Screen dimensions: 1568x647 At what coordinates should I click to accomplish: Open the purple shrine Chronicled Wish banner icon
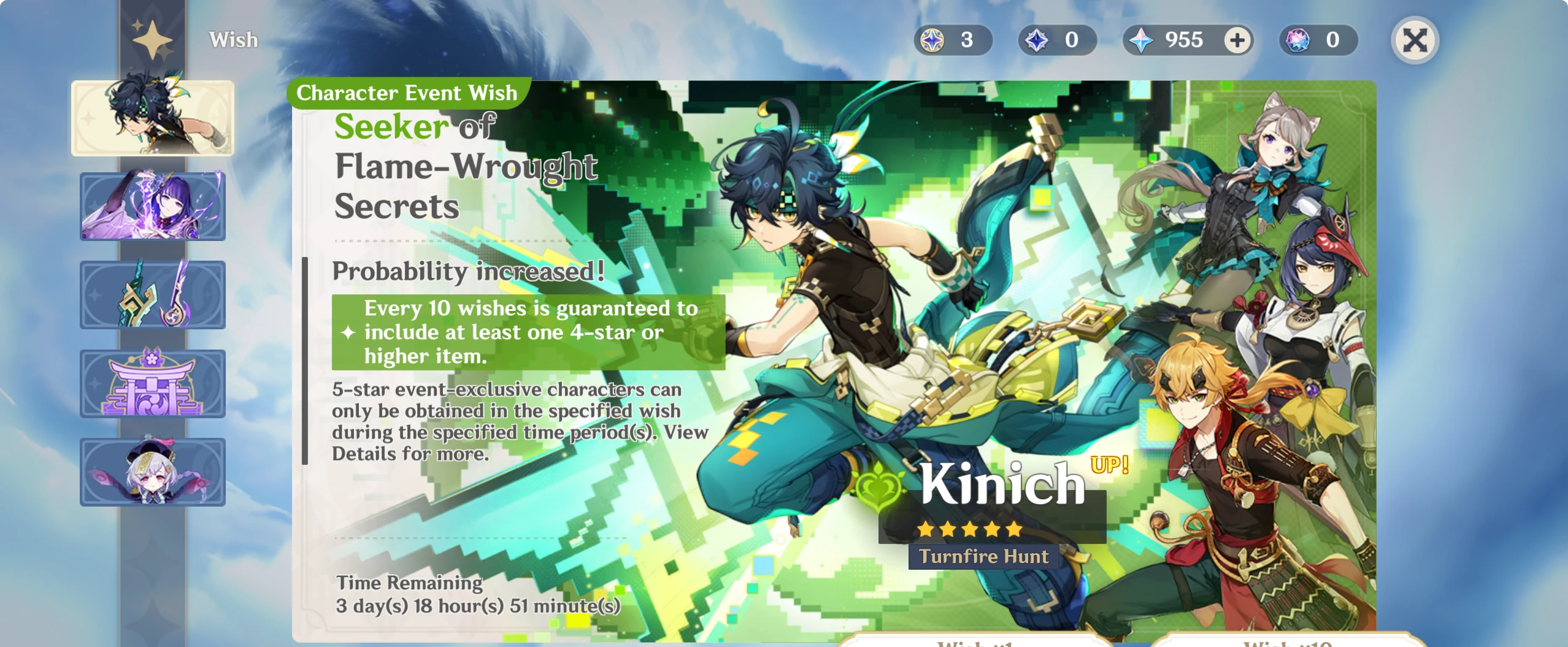pos(153,383)
